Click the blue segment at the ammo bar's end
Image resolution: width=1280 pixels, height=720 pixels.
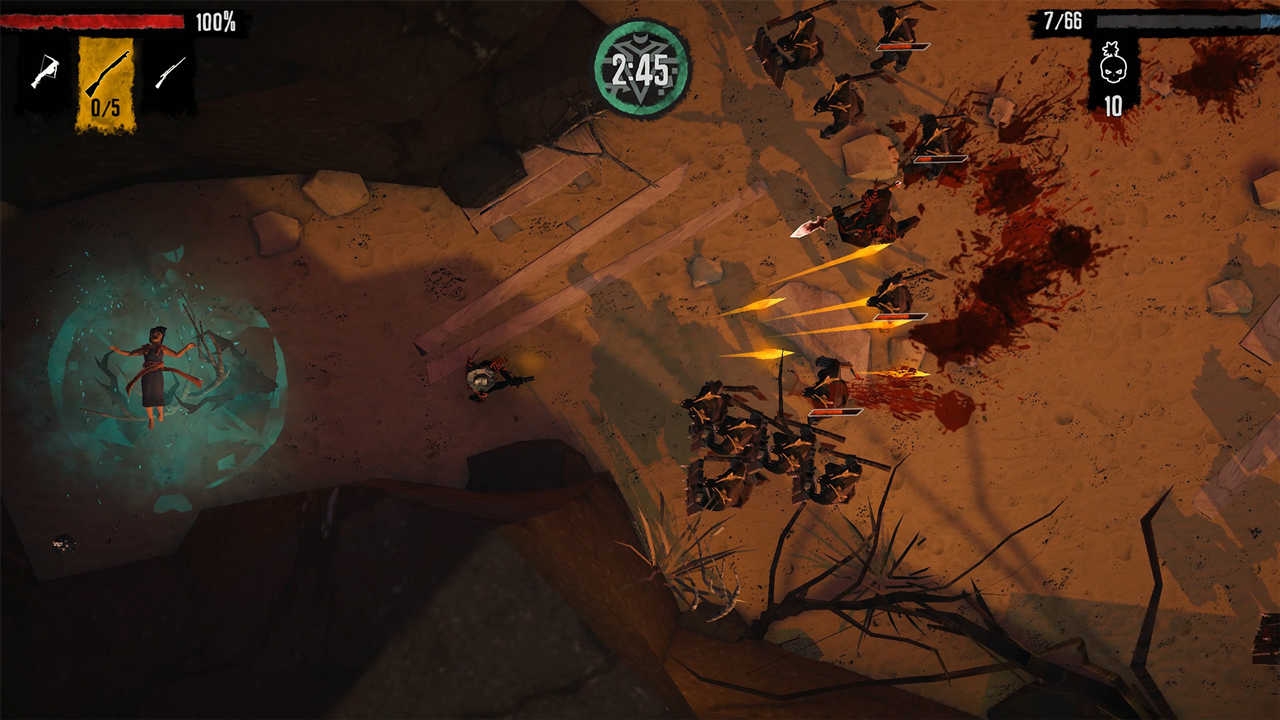(1268, 21)
